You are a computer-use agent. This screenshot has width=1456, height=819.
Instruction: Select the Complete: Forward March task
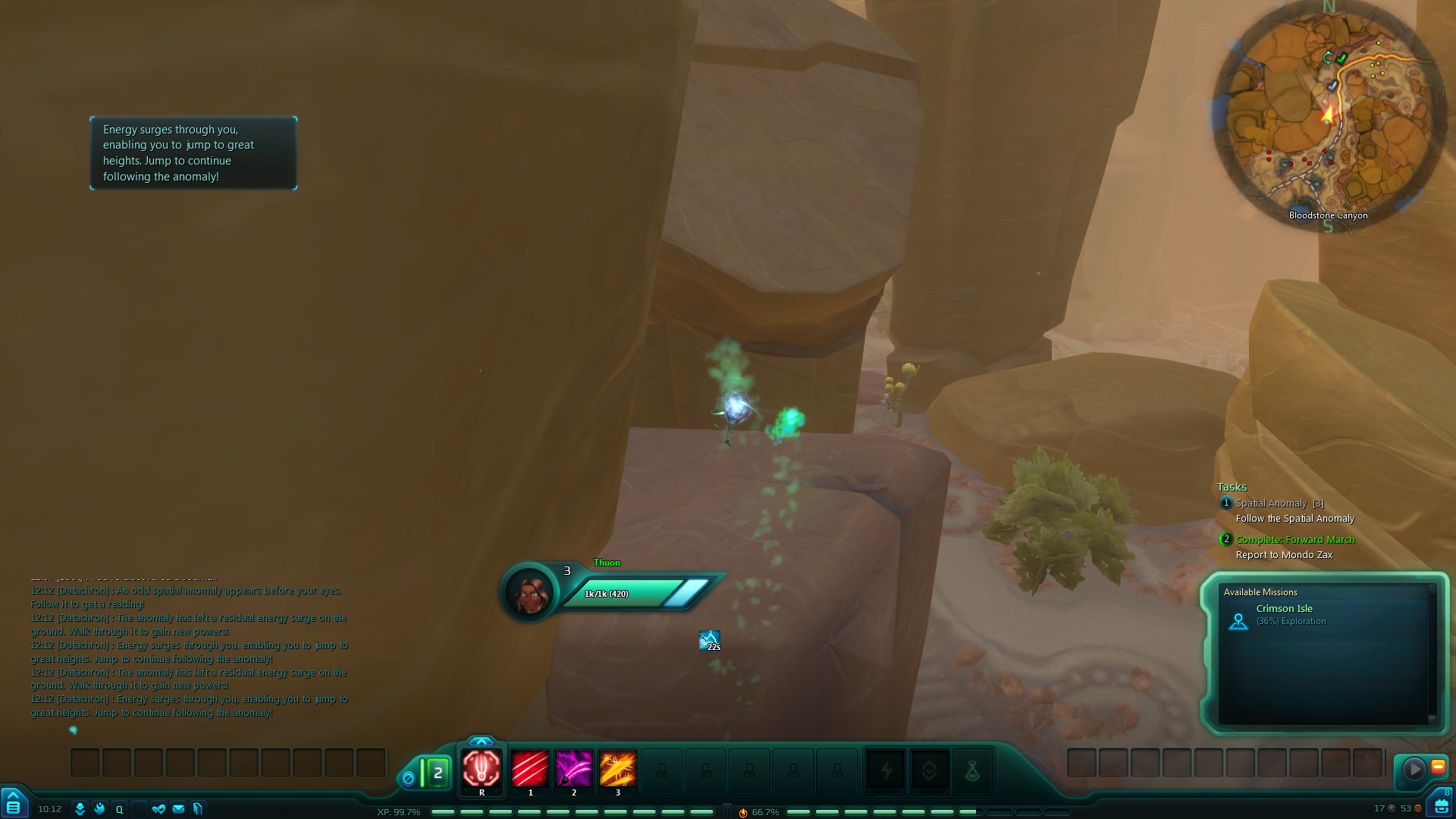1294,540
